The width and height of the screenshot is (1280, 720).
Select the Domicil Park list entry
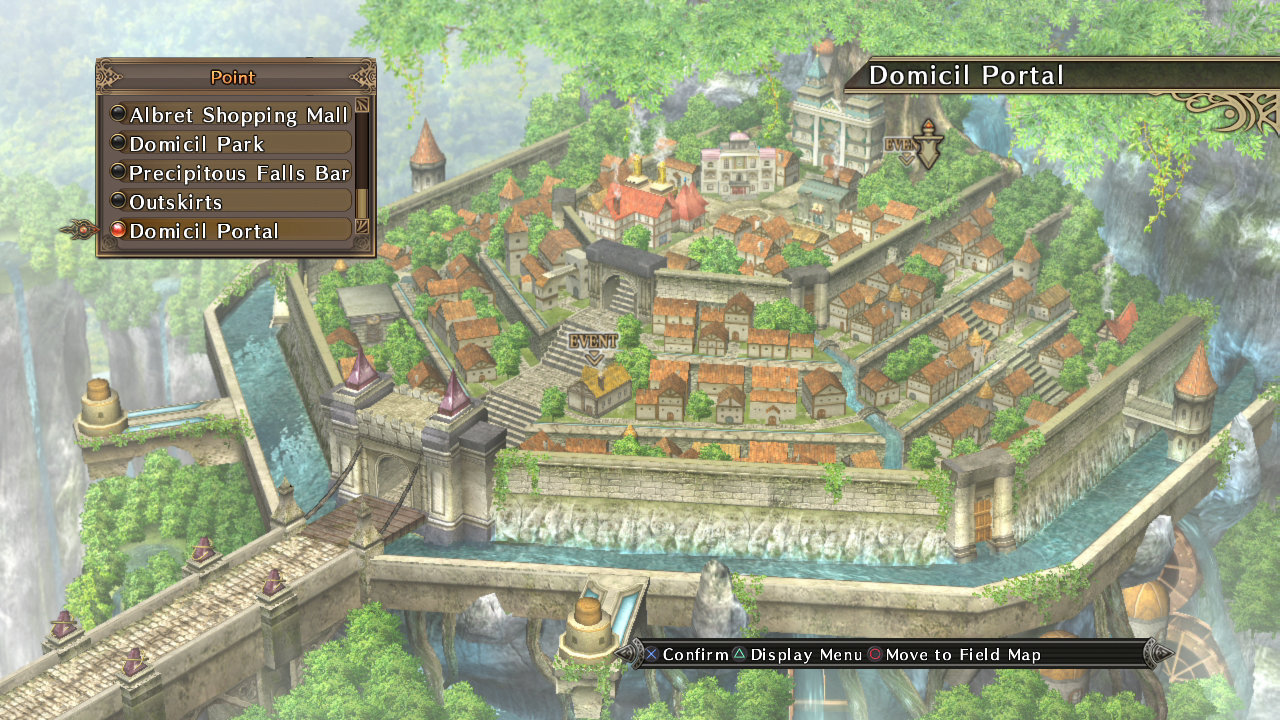197,143
